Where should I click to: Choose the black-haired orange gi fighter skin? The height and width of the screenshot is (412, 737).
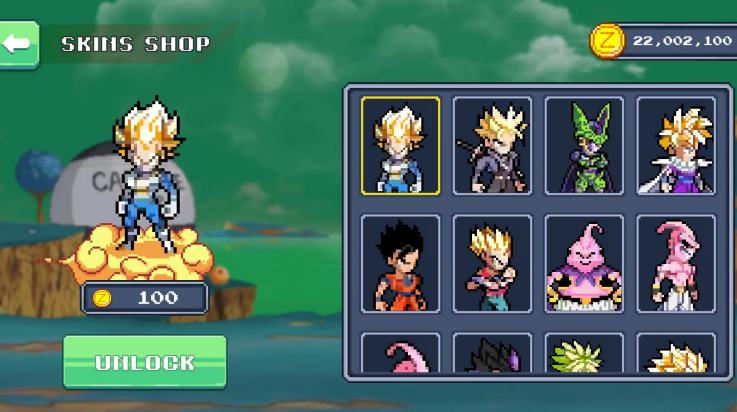coord(400,263)
